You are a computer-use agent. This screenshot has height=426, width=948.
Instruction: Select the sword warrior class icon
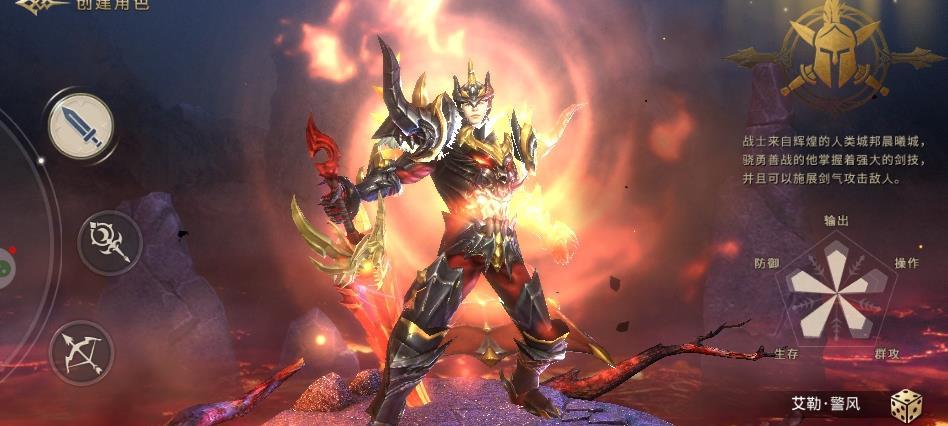point(81,126)
